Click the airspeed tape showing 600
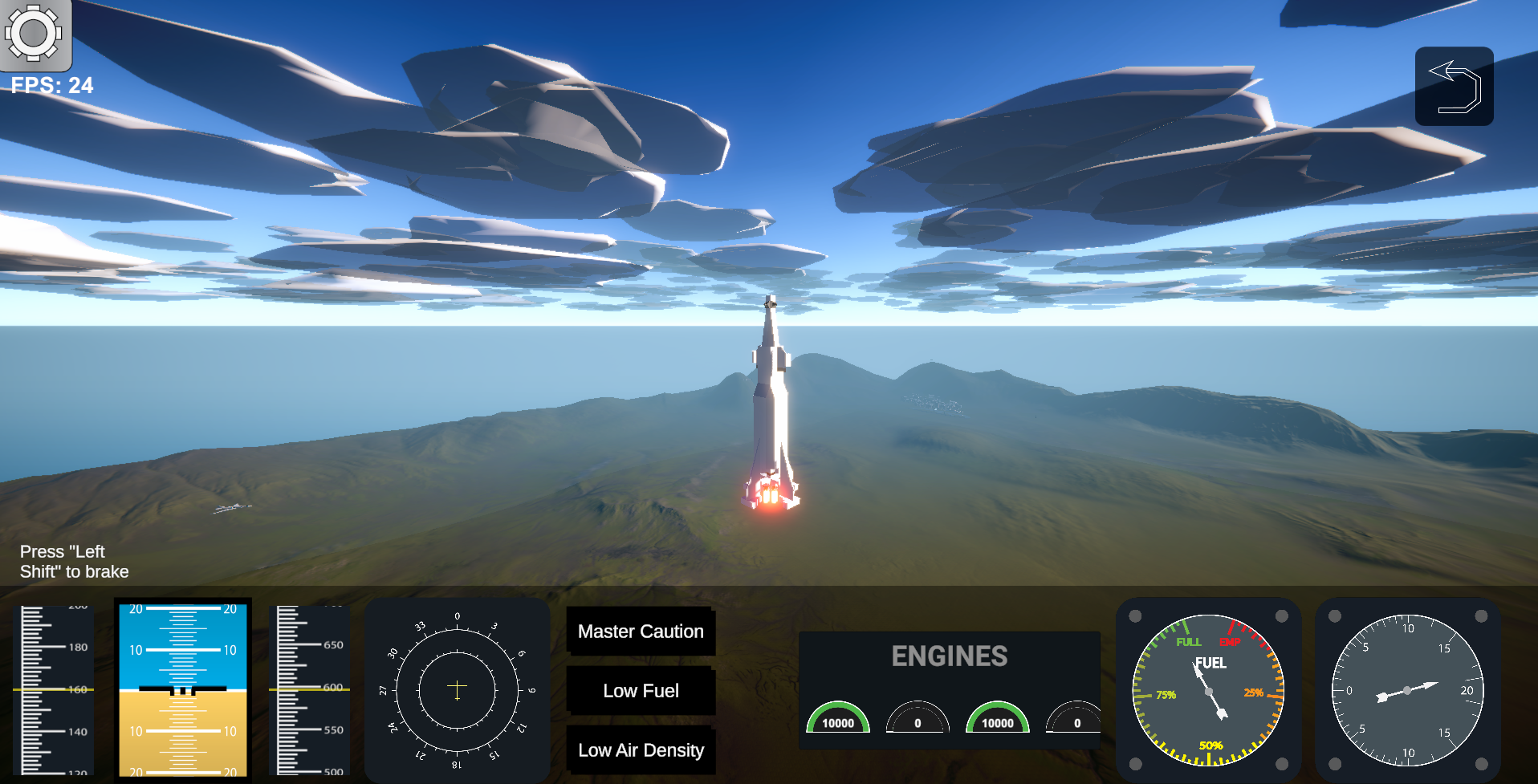 [309, 689]
